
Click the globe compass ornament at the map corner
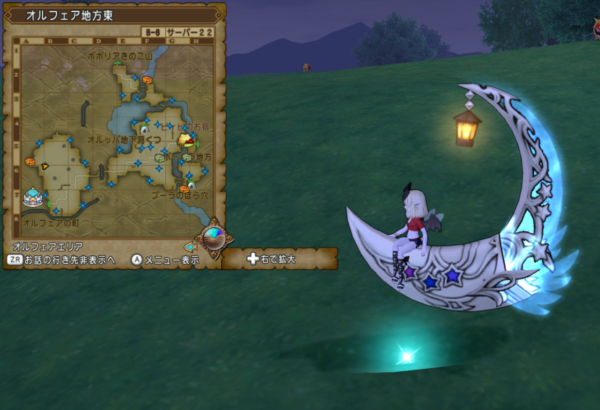tap(212, 238)
